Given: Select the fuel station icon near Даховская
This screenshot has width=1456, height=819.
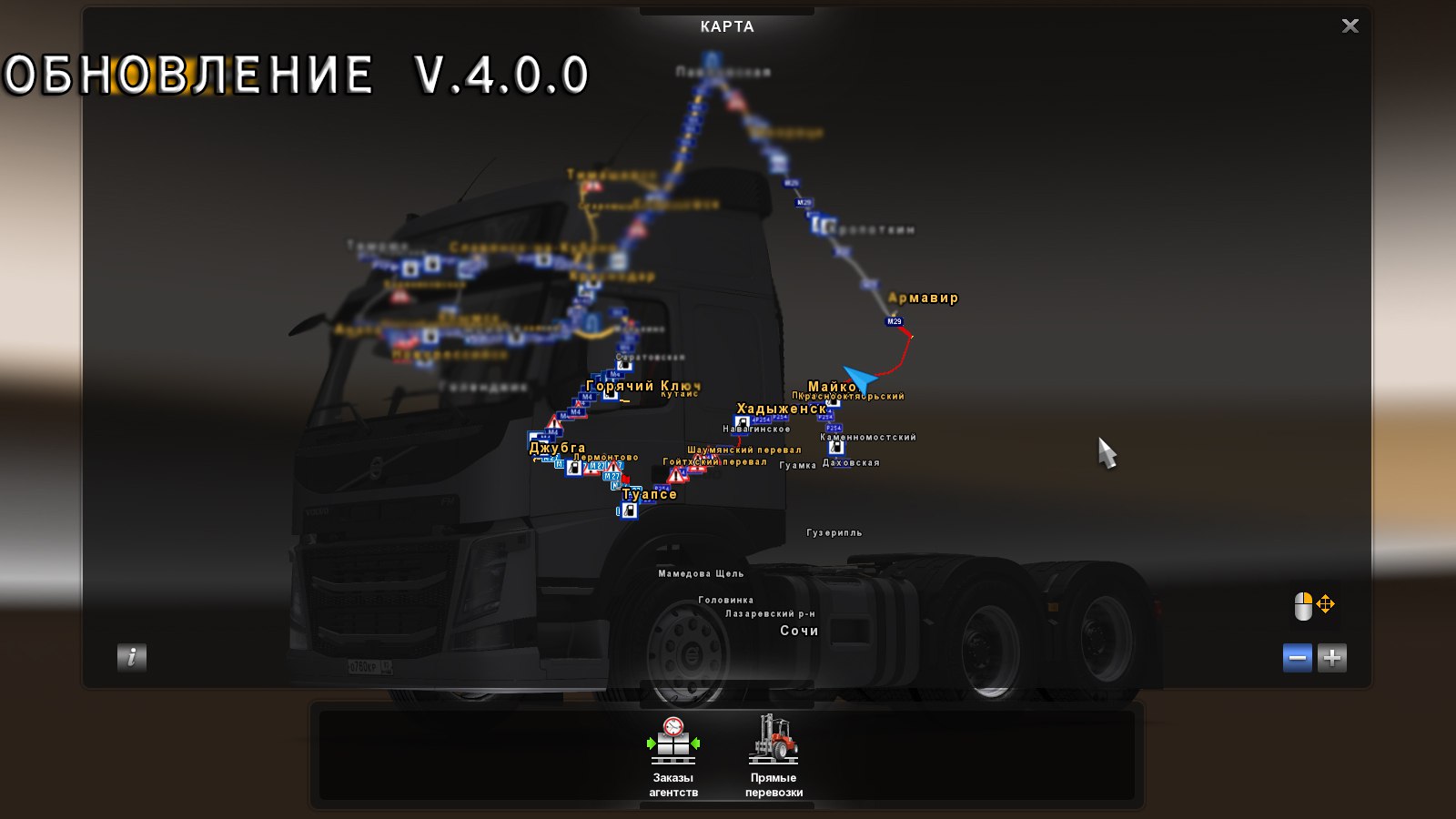Looking at the screenshot, I should tap(836, 449).
